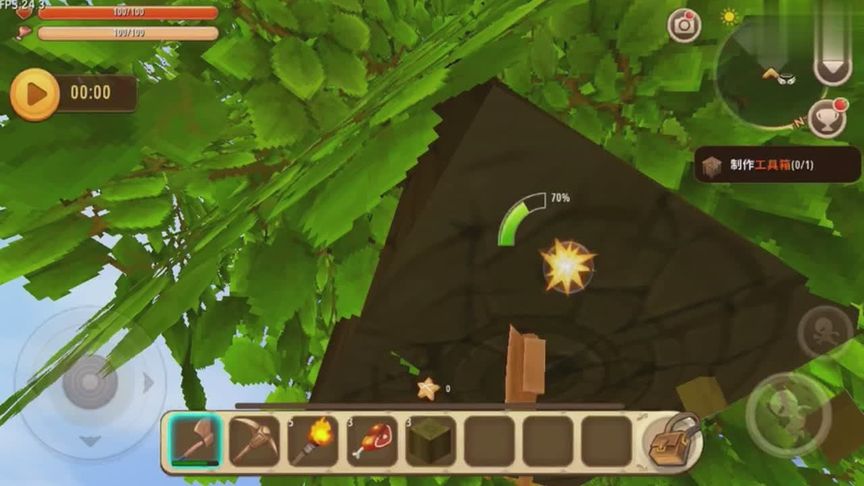Open the backpack inventory
Image resolution: width=864 pixels, height=486 pixels.
click(670, 443)
